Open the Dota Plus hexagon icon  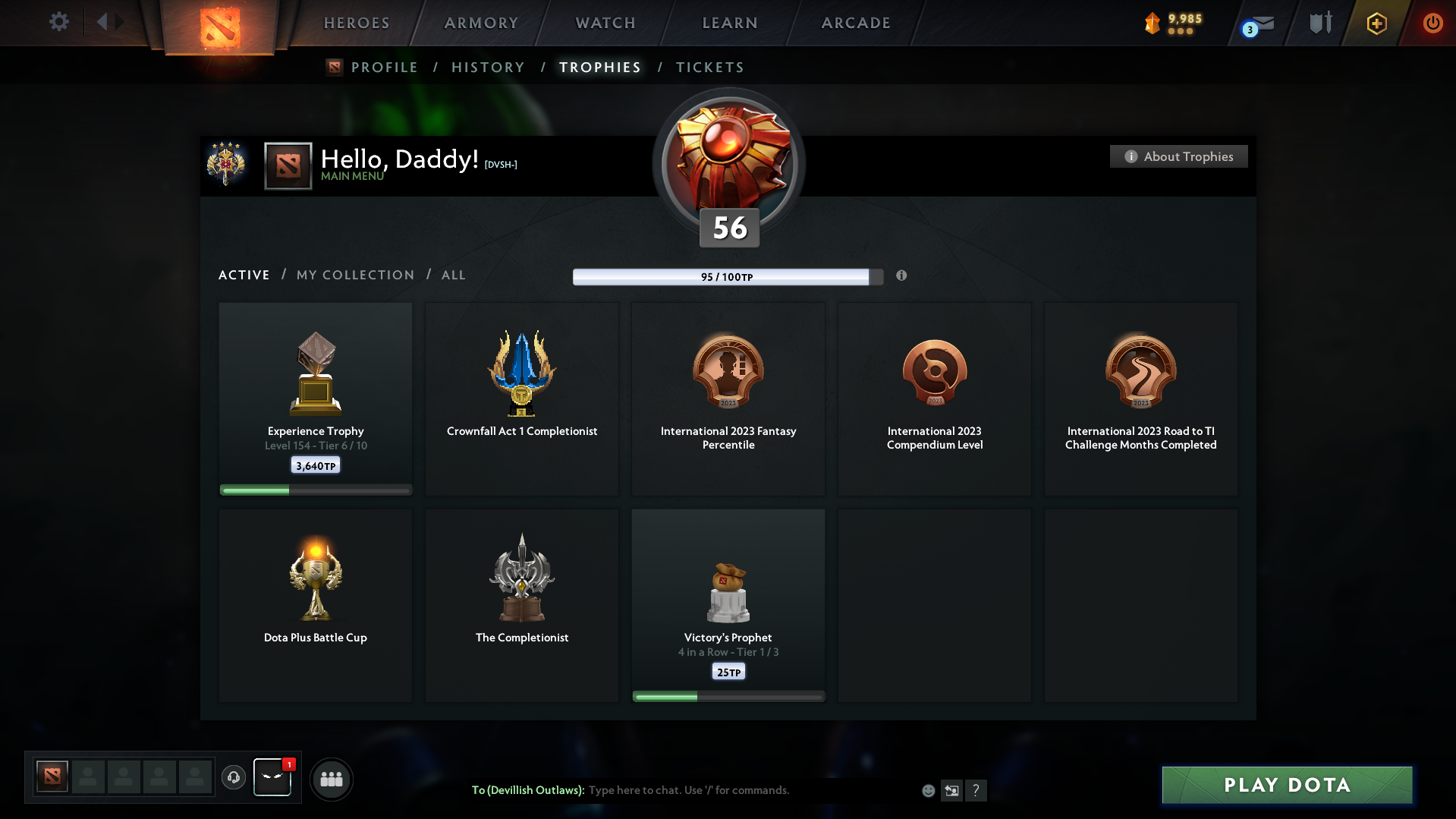[1376, 23]
